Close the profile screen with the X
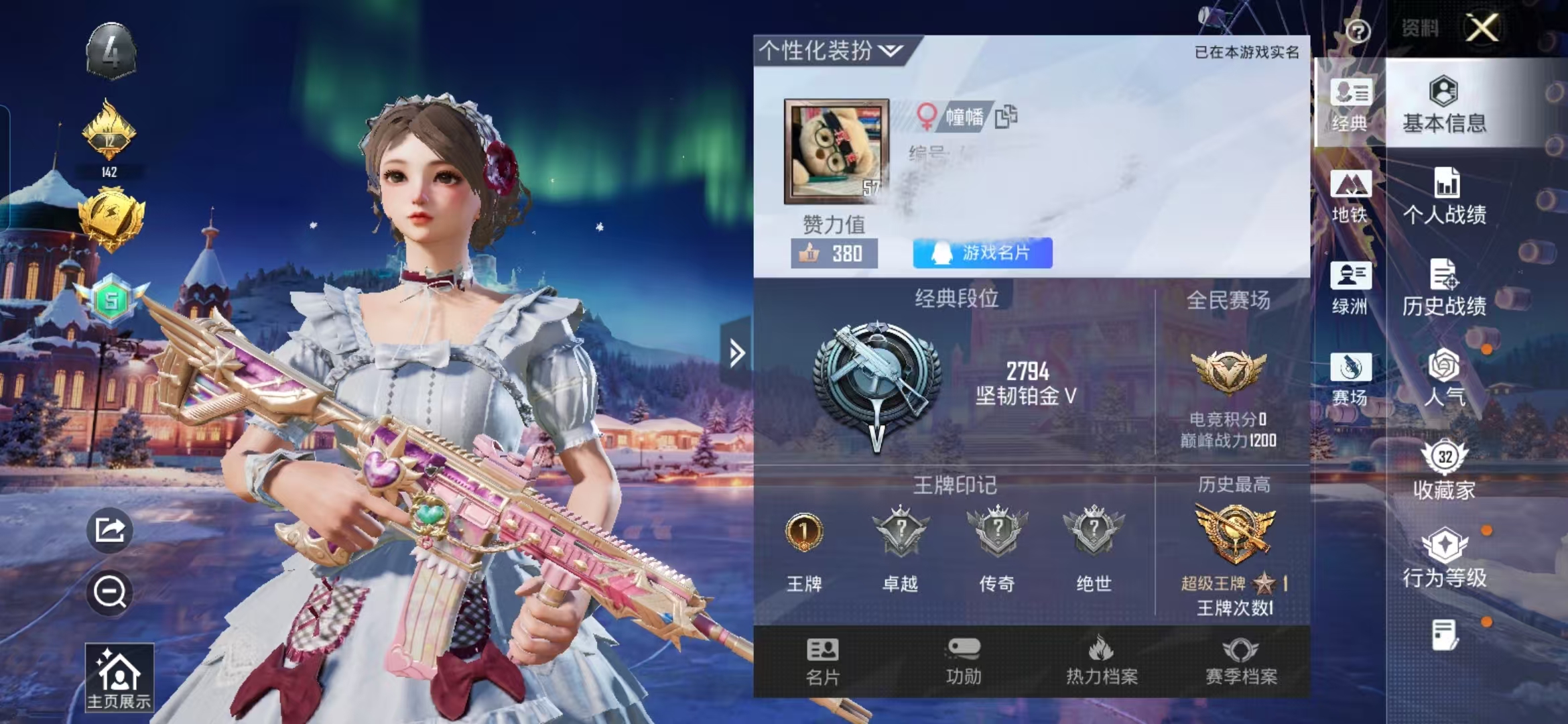The image size is (1568, 724). pos(1482,28)
